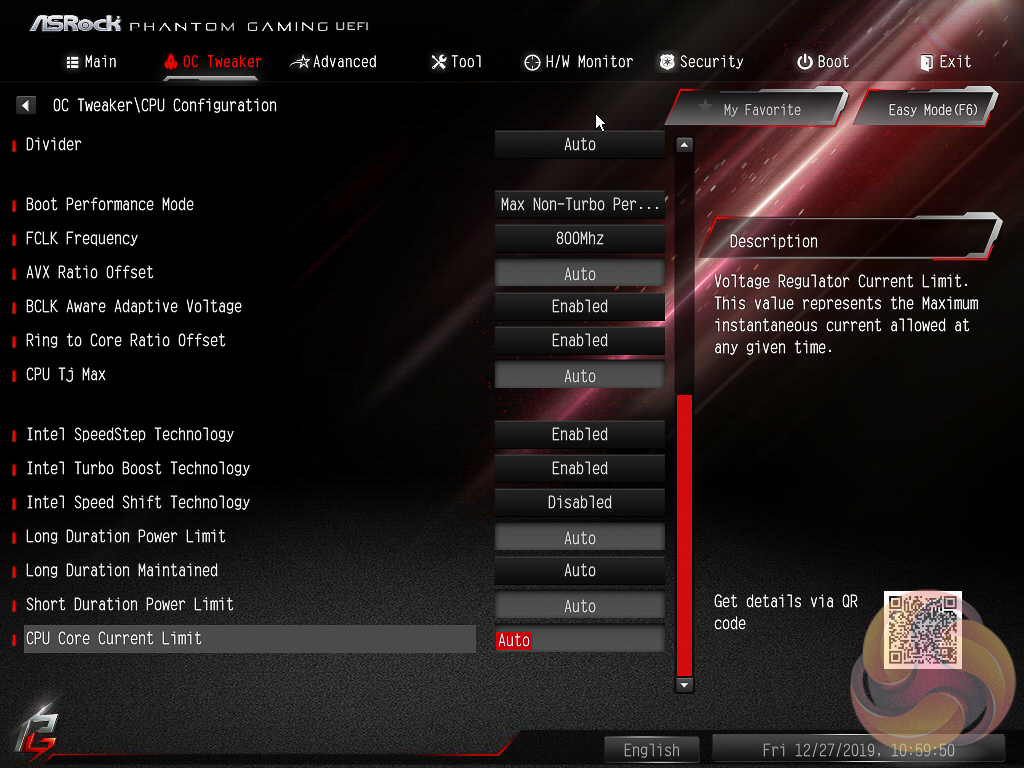Change Intel Speed Shift Technology from Disabled
The height and width of the screenshot is (768, 1024).
click(x=580, y=502)
